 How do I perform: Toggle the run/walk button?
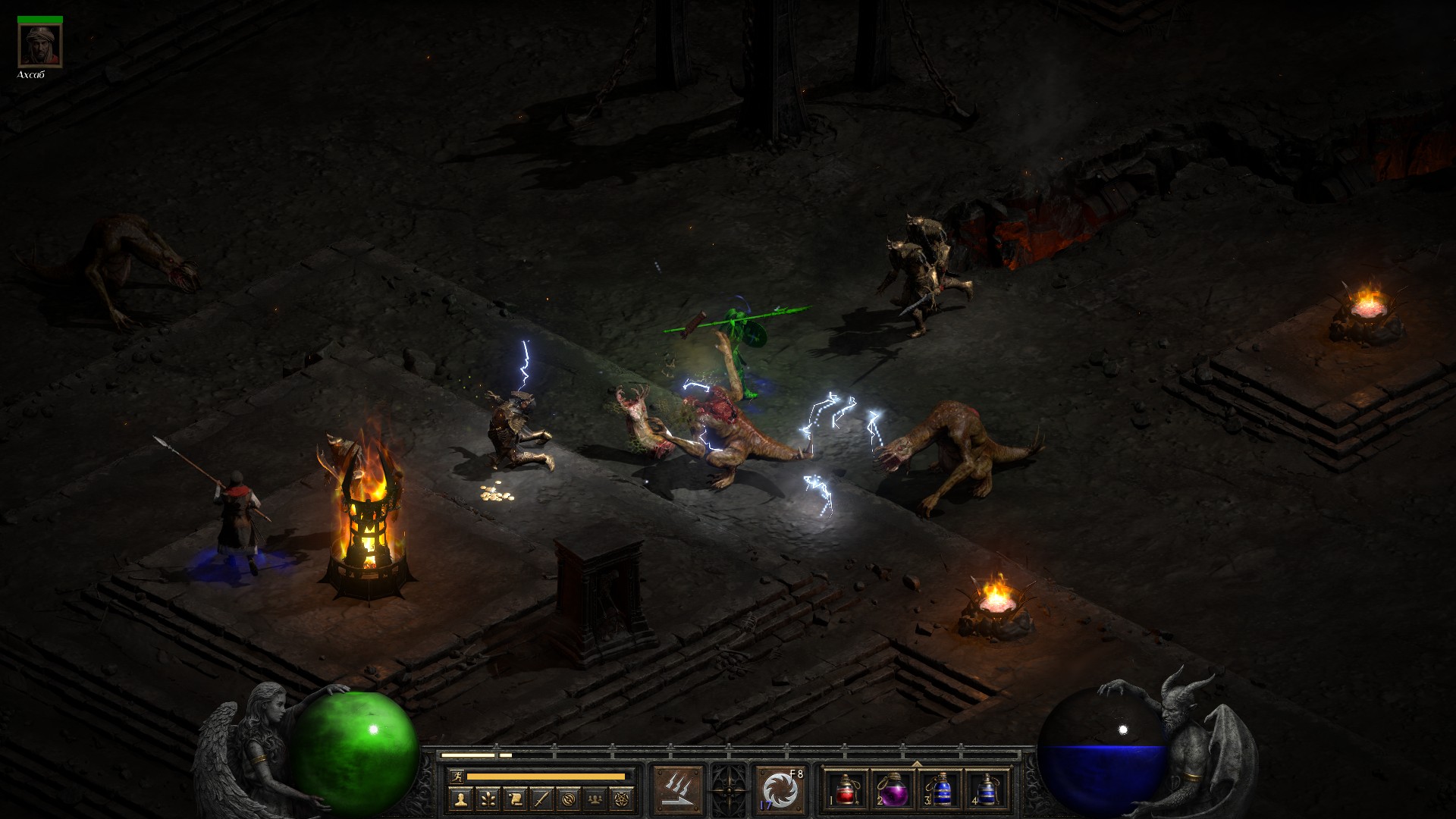(457, 776)
